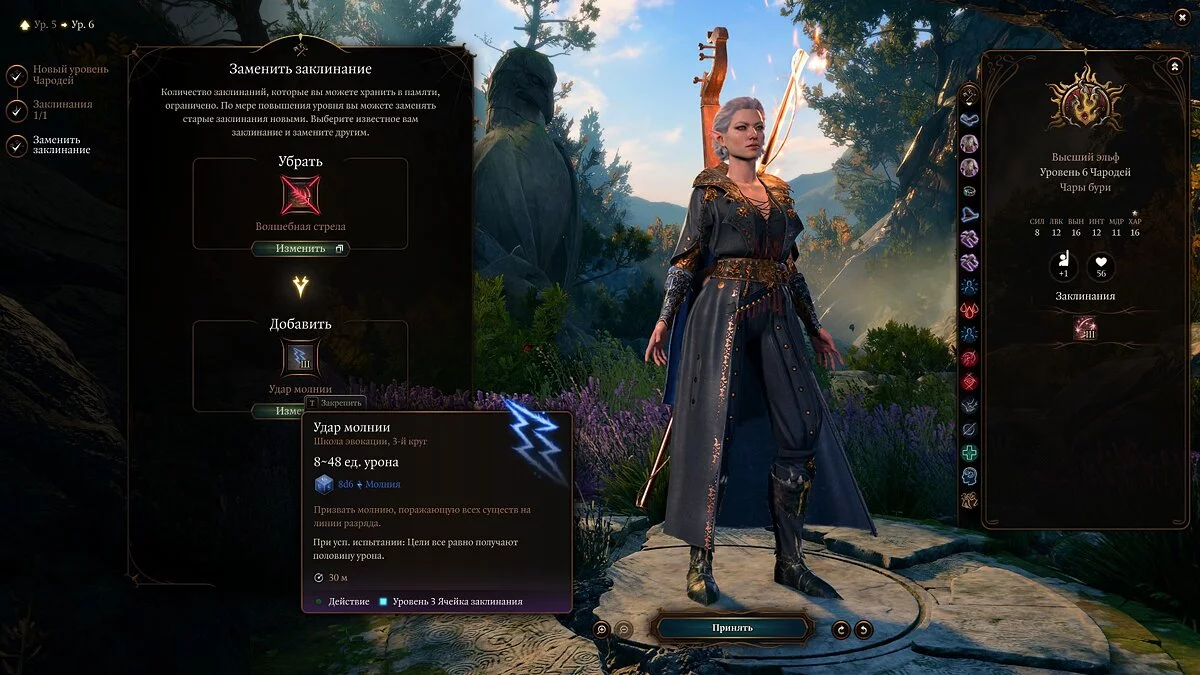The height and width of the screenshot is (675, 1200).
Task: Click the sorcerer class emblem
Action: (x=1085, y=100)
